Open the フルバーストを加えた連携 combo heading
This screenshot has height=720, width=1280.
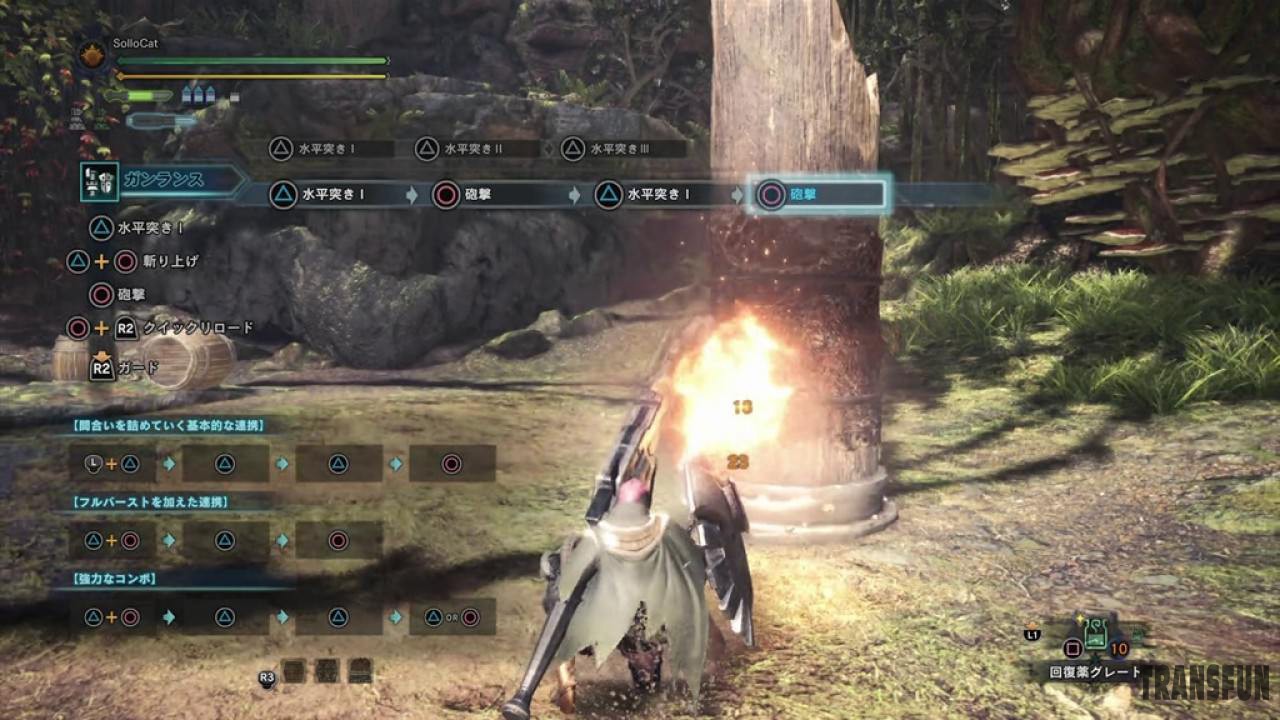151,501
